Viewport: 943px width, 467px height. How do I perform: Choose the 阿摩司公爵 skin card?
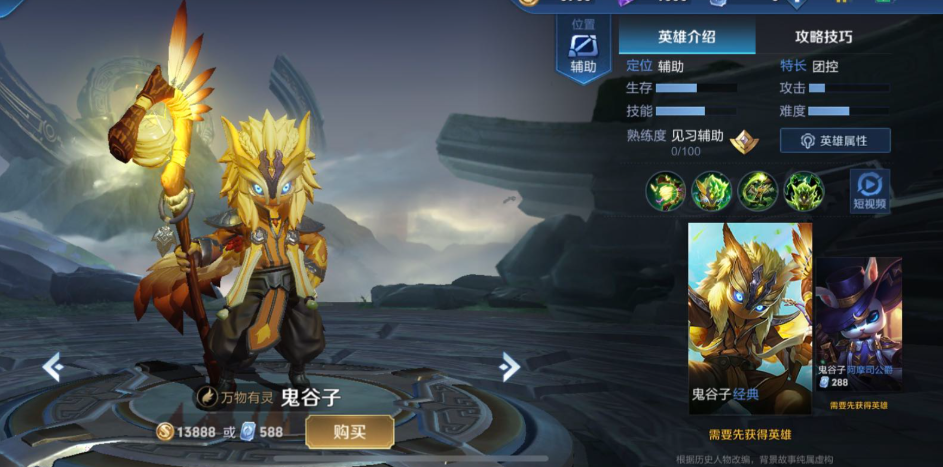859,325
